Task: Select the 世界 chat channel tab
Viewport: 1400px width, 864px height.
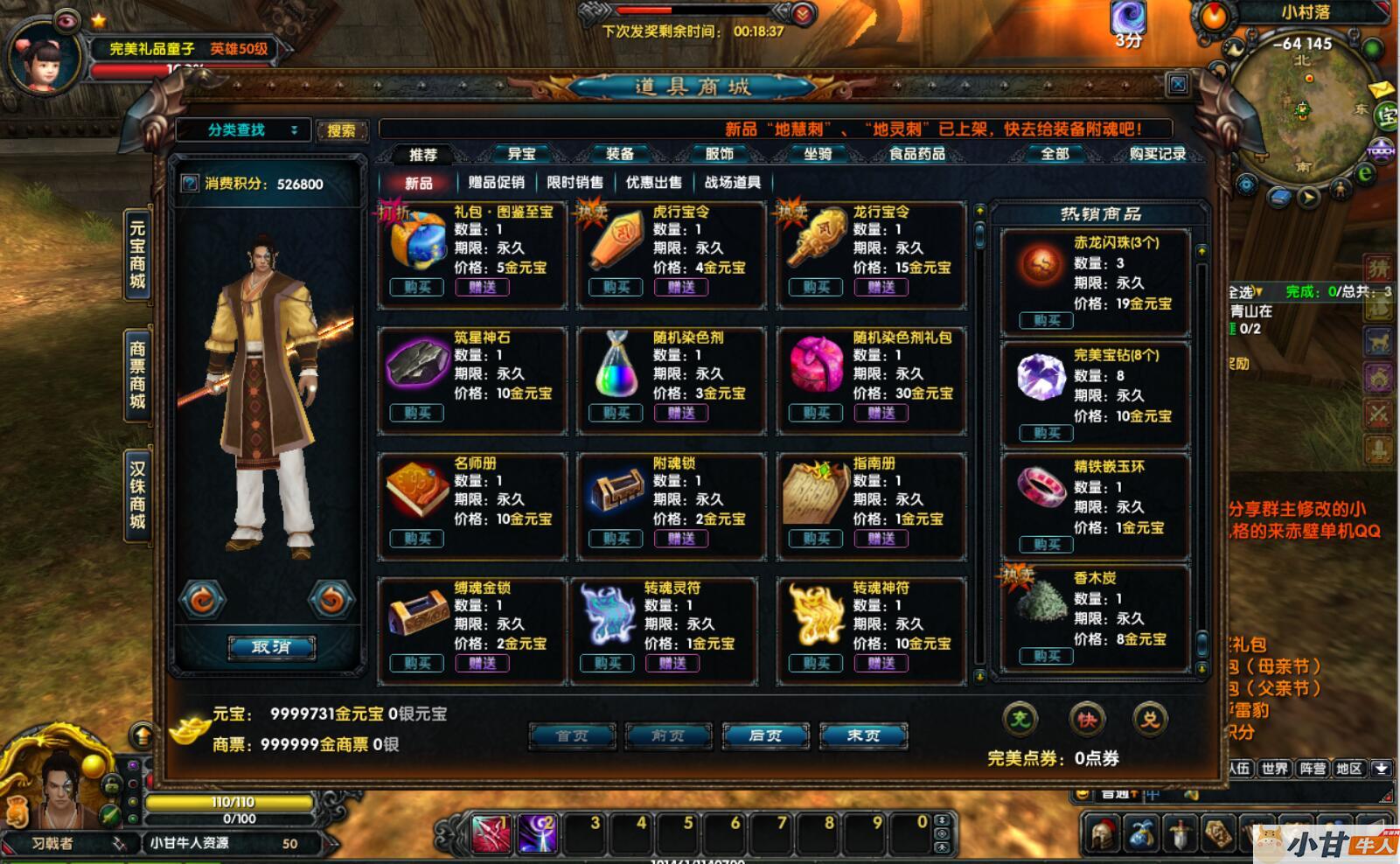Action: click(1275, 769)
